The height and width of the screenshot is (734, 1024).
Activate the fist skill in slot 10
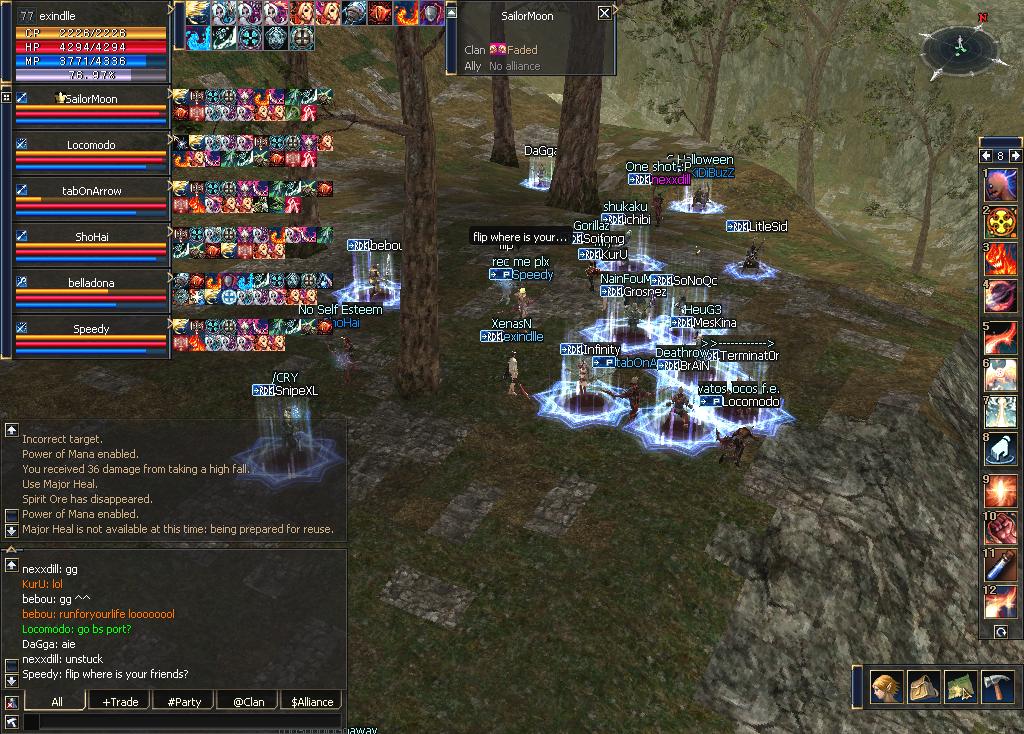pos(1001,528)
